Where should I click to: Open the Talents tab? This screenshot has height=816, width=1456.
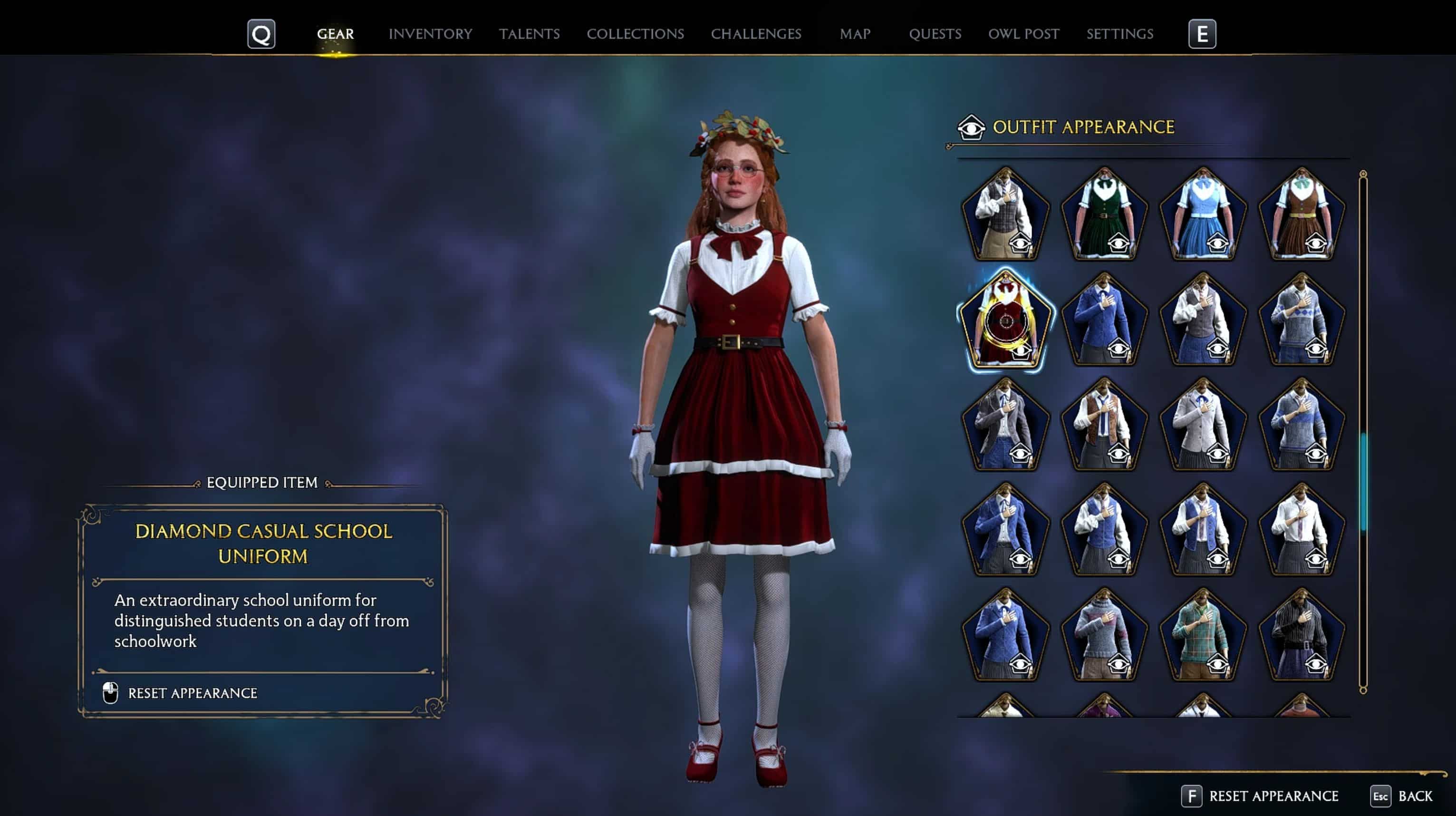coord(529,34)
